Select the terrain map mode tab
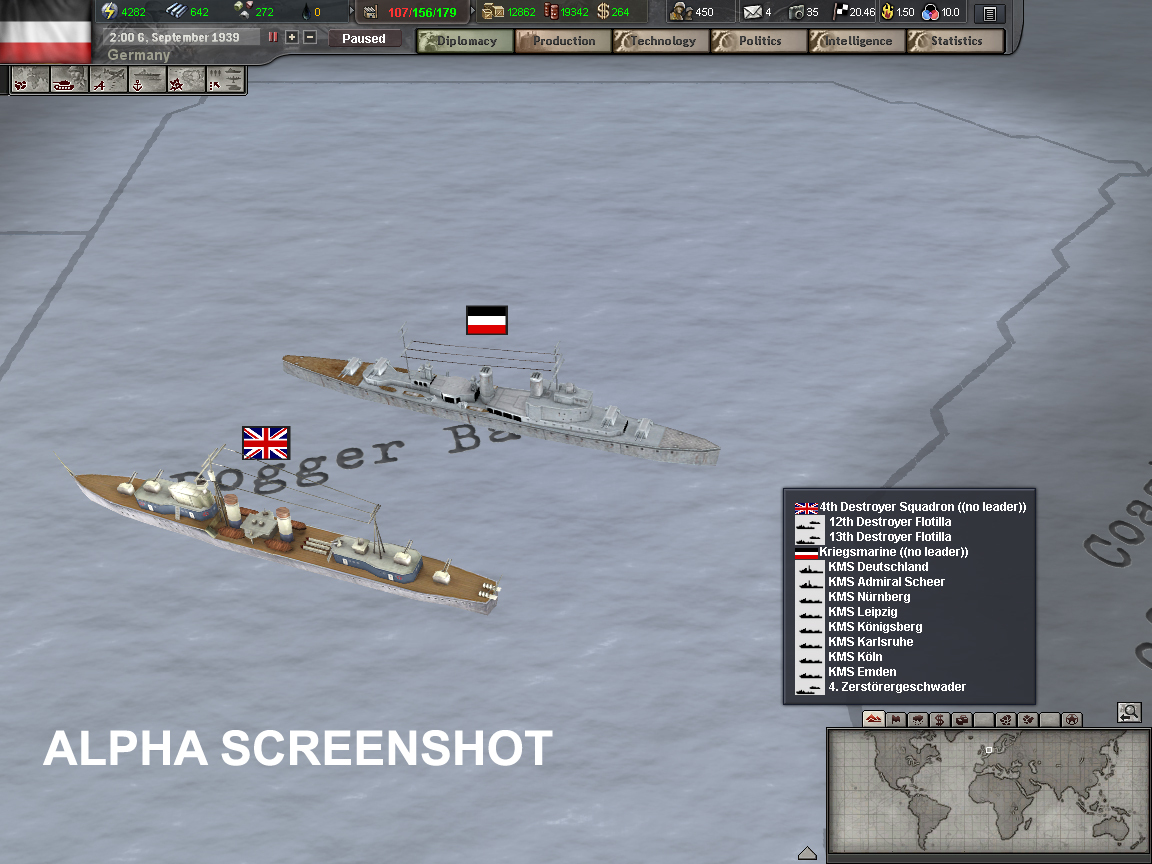This screenshot has height=864, width=1152. [873, 719]
